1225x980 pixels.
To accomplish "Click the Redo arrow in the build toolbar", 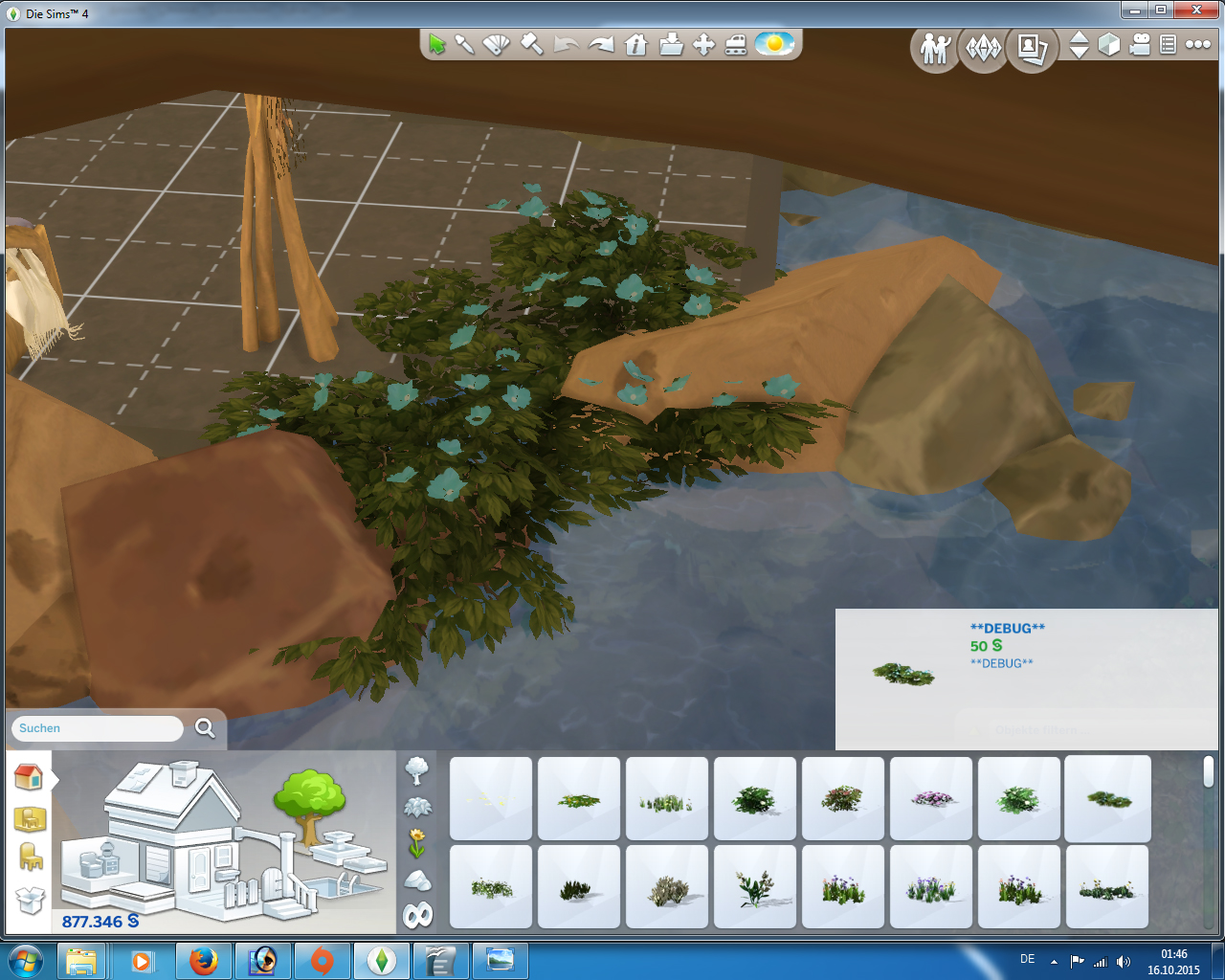I will click(601, 44).
